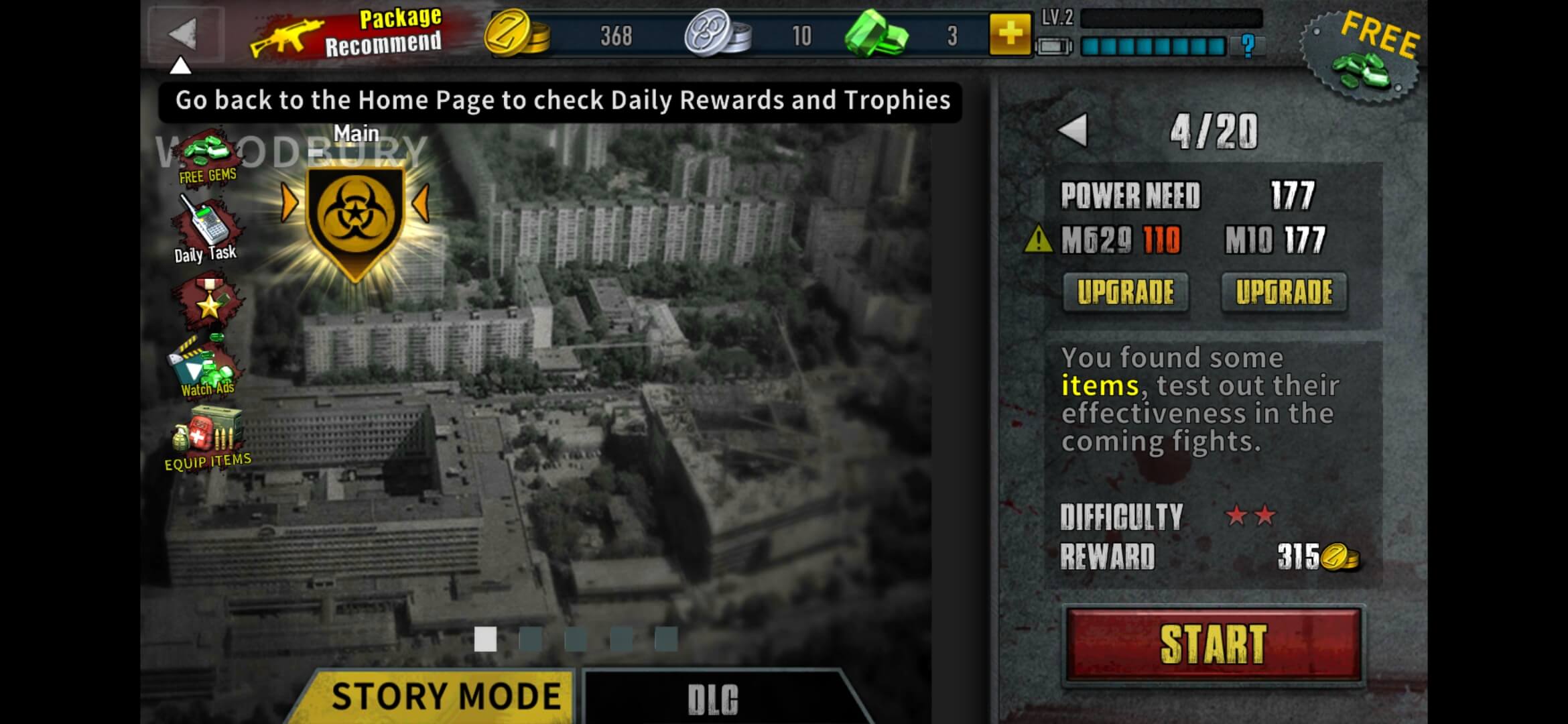This screenshot has width=1568, height=724.
Task: Upgrade the M629 weapon
Action: coord(1126,291)
